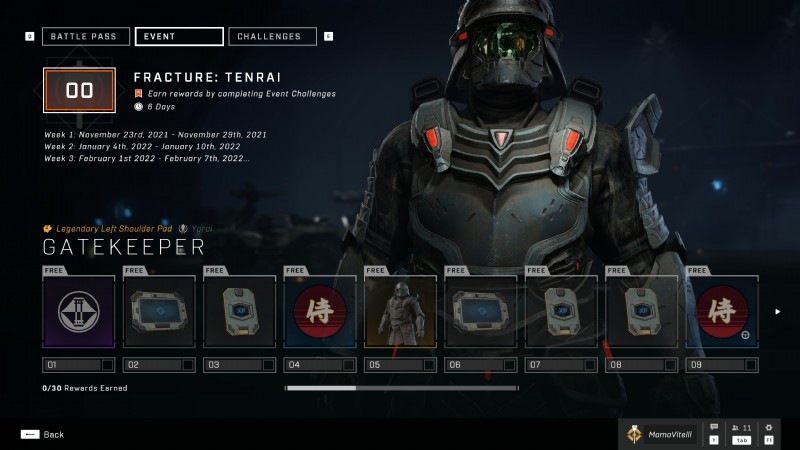Switch to the Battle Pass tab
The height and width of the screenshot is (450, 800).
click(x=84, y=37)
